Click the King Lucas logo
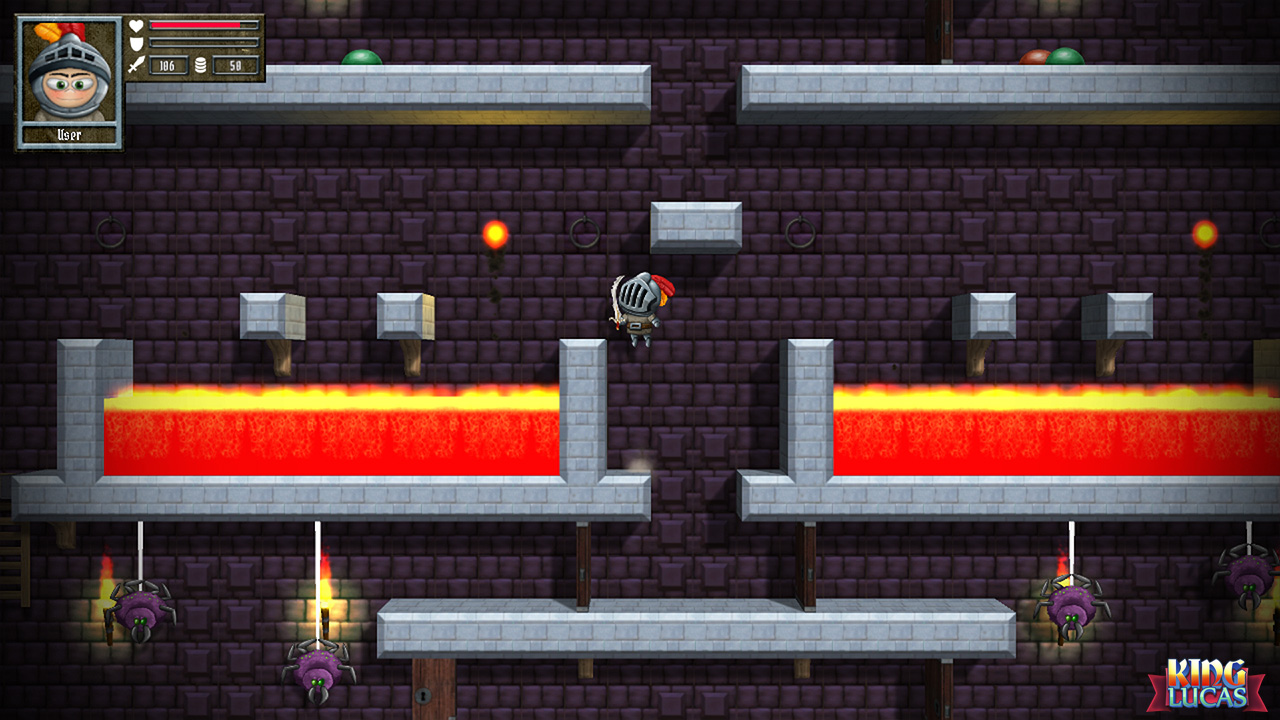This screenshot has width=1280, height=720. [x=1208, y=684]
